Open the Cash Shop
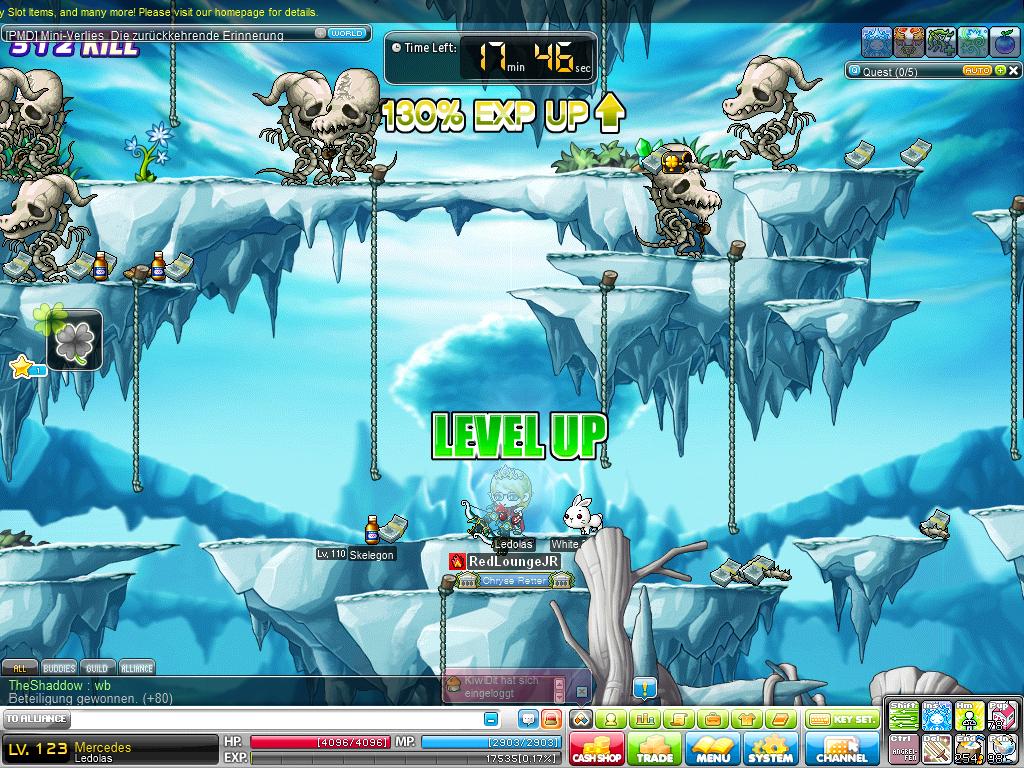Screen dimensions: 1024x768 (x=597, y=748)
